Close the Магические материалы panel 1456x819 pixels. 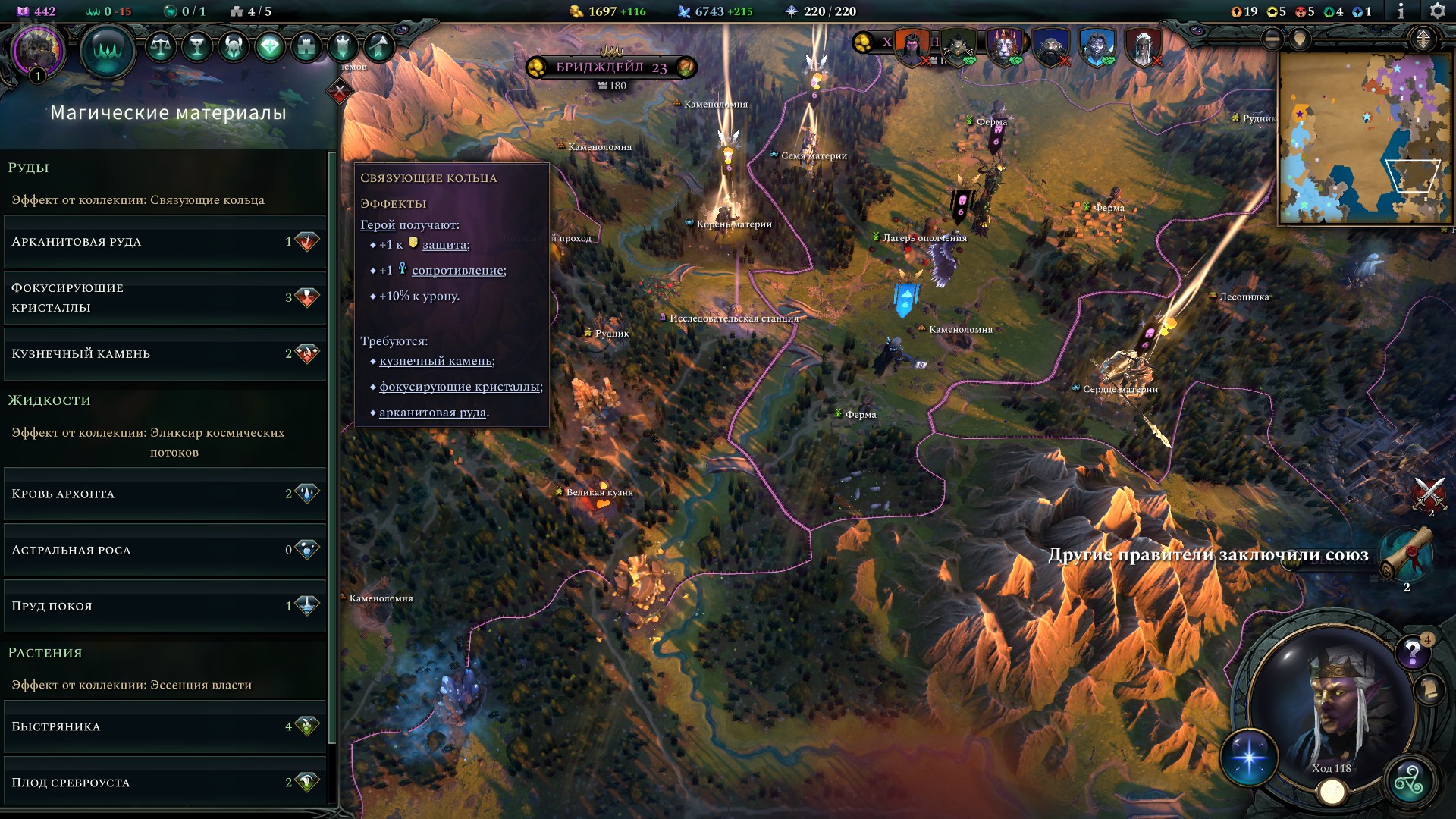pos(340,93)
